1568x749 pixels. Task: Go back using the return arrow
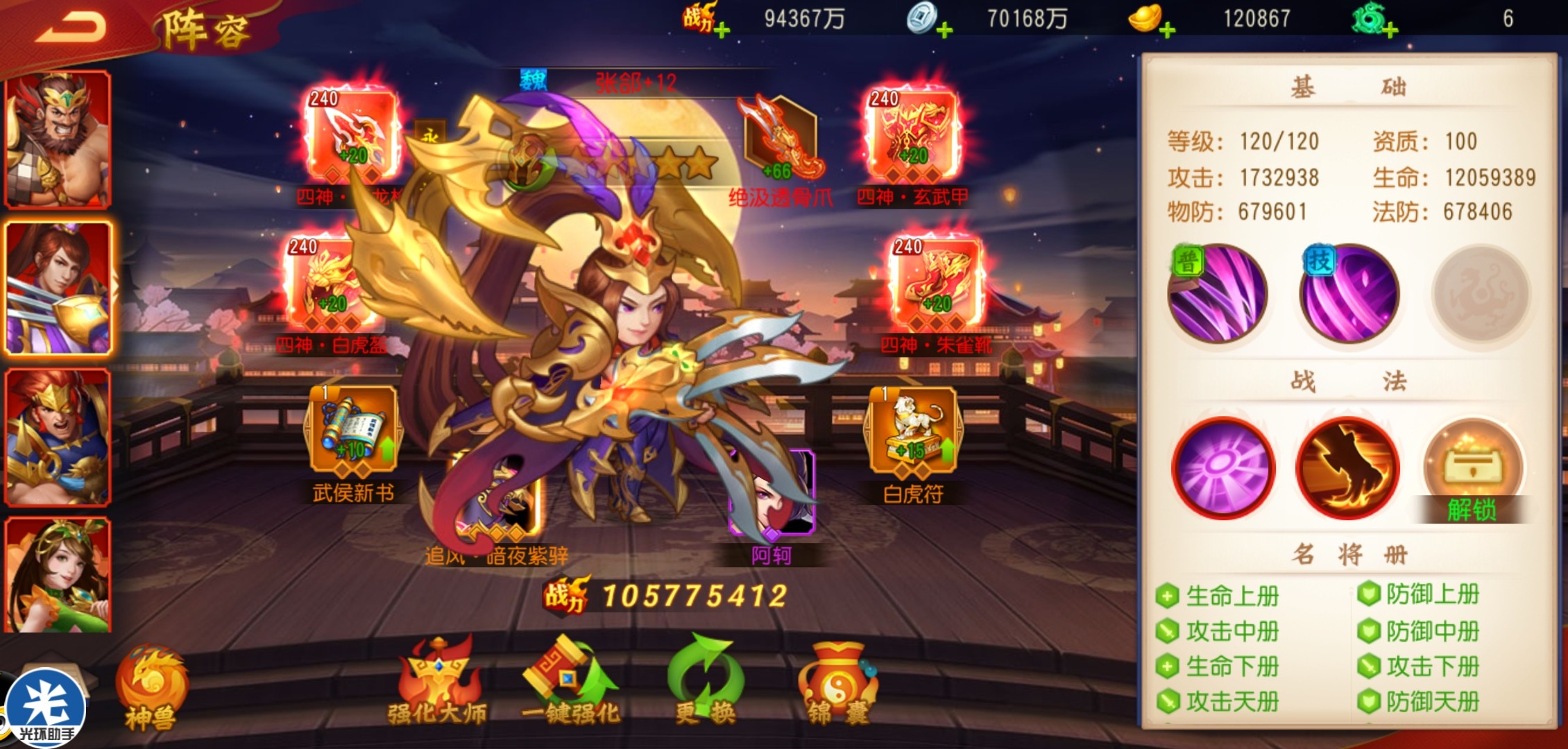tap(71, 28)
